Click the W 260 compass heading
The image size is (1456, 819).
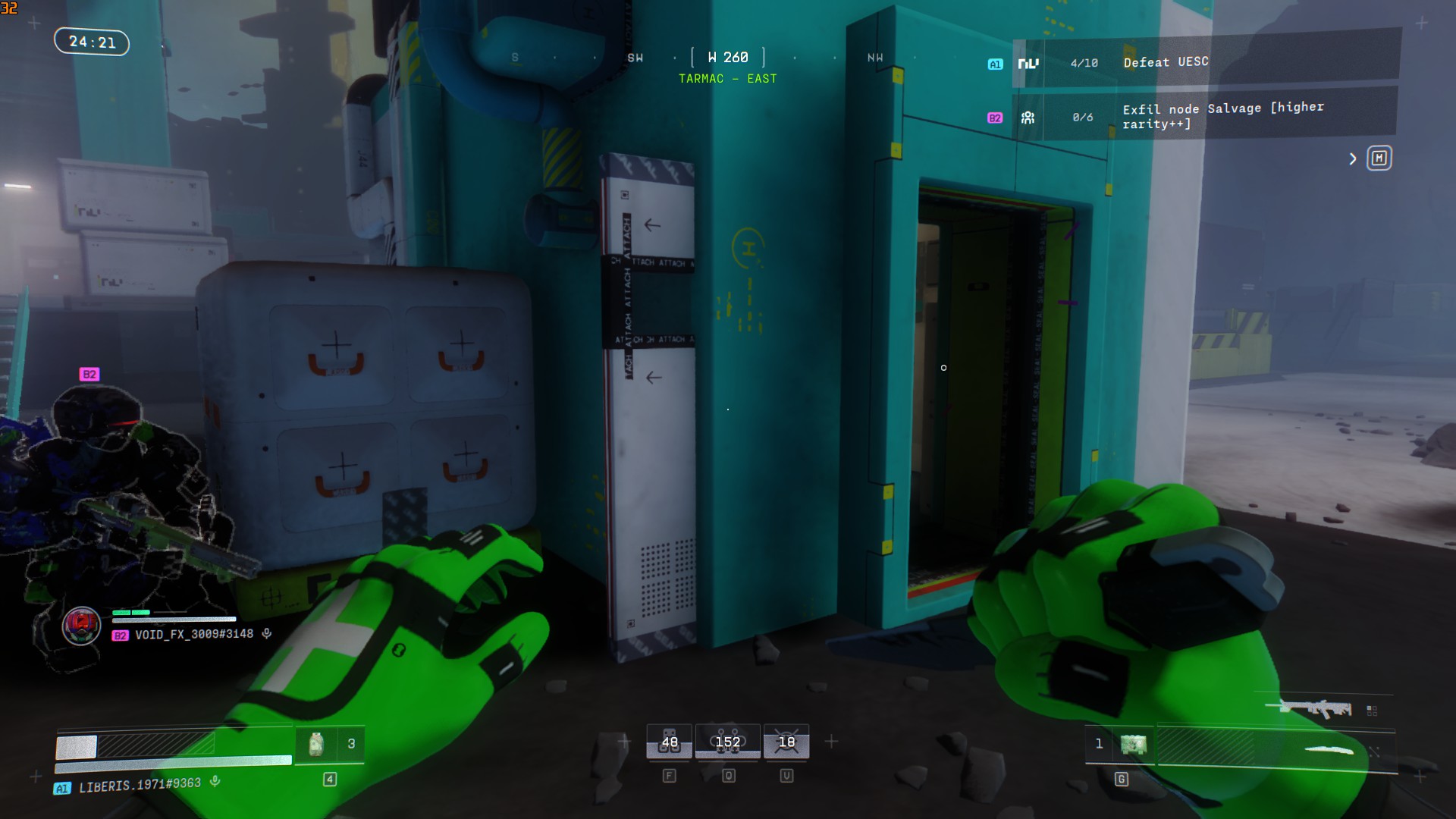727,58
